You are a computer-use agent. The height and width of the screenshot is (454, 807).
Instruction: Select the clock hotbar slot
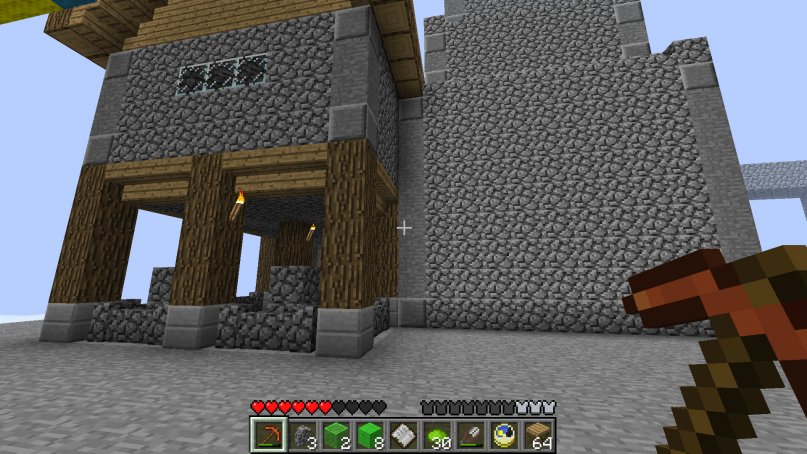click(x=504, y=435)
